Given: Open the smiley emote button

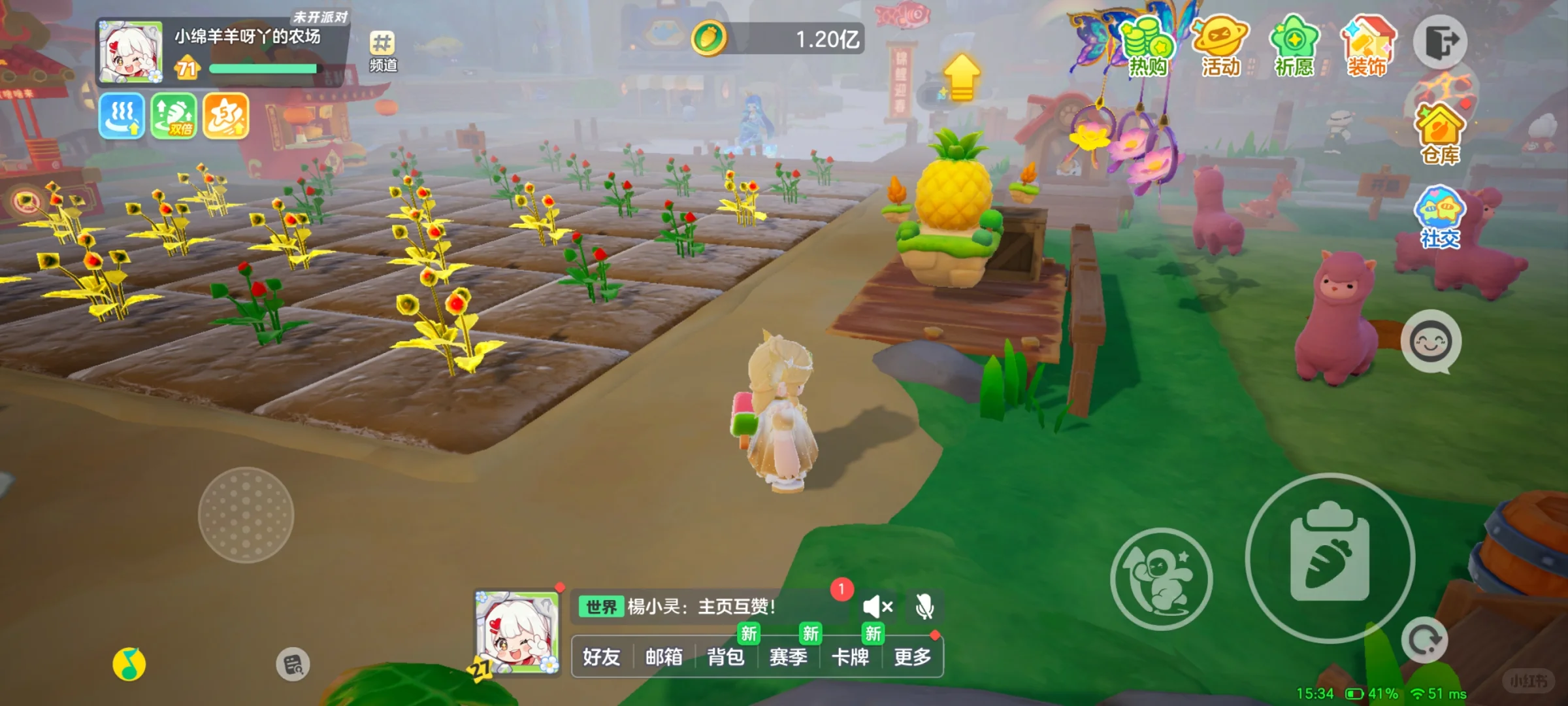Looking at the screenshot, I should click(1431, 341).
